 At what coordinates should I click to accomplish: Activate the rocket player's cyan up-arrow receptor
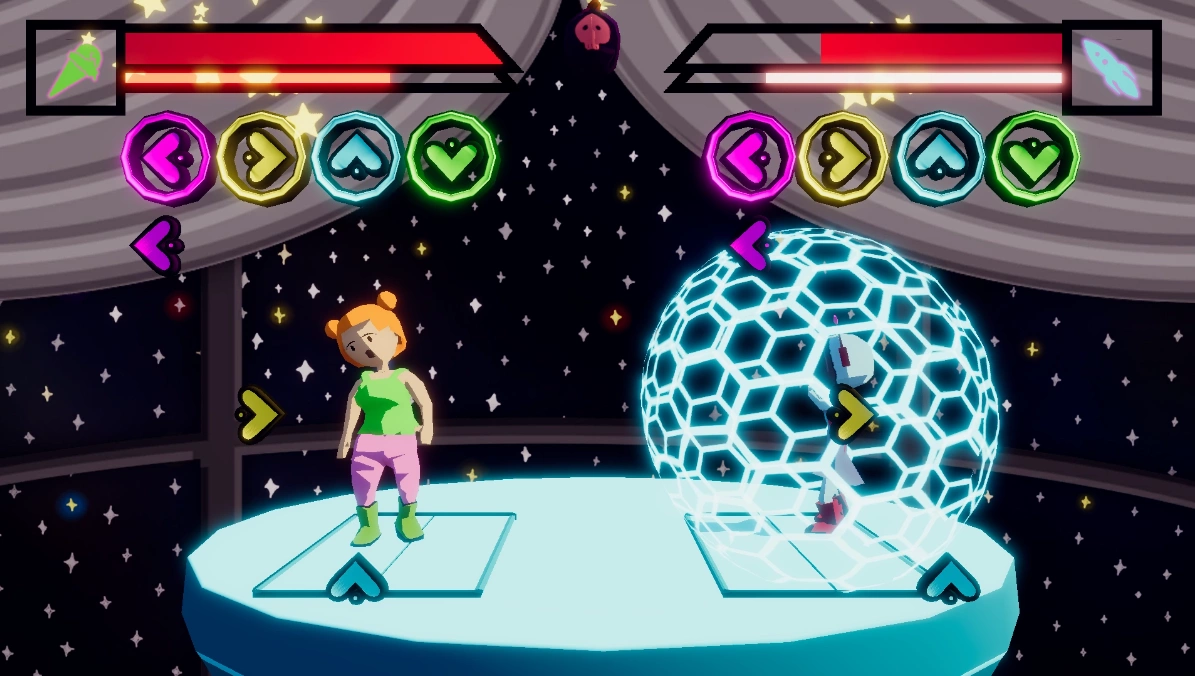937,158
